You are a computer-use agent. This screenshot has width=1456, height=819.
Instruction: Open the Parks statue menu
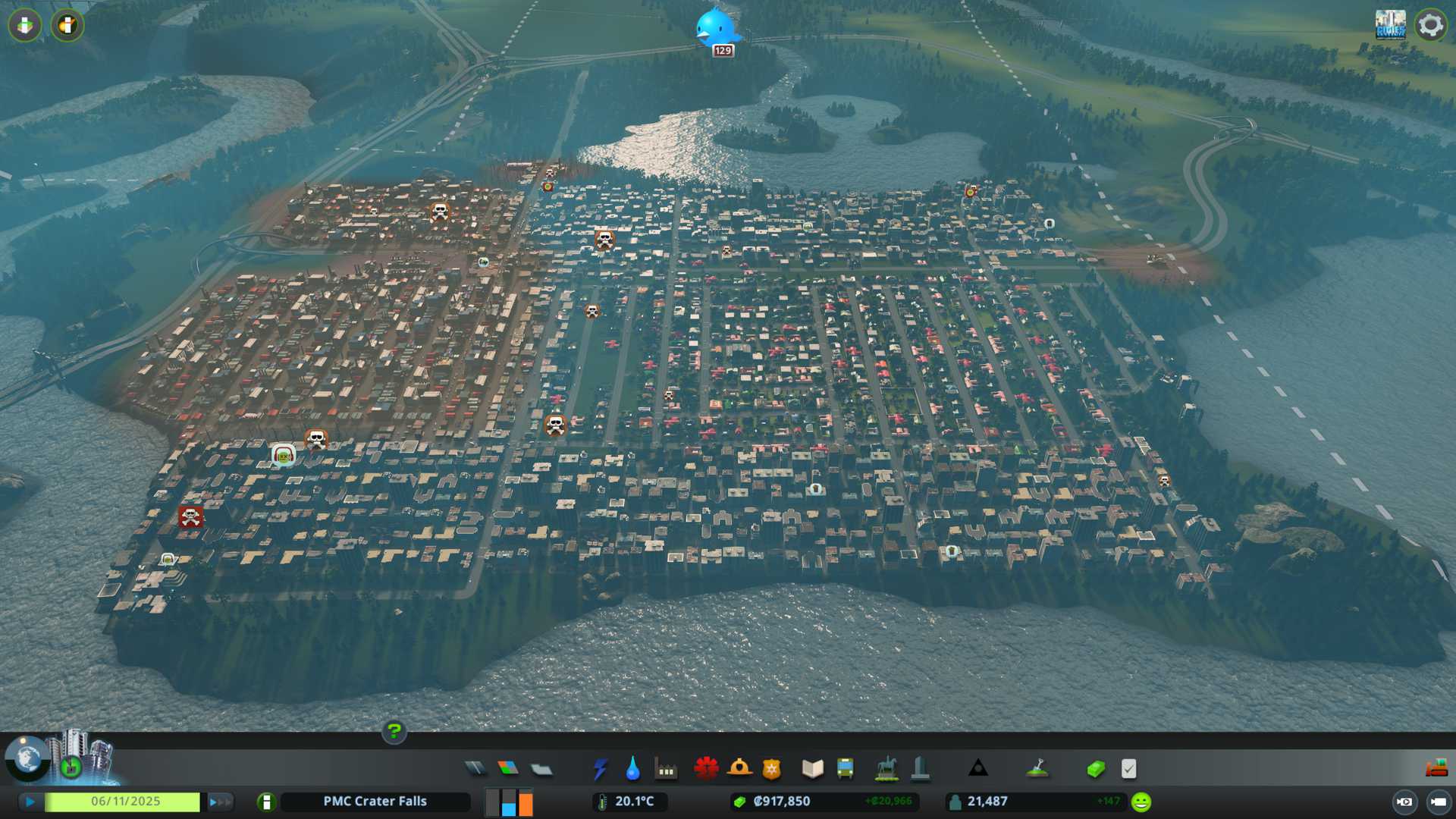pyautogui.click(x=886, y=769)
